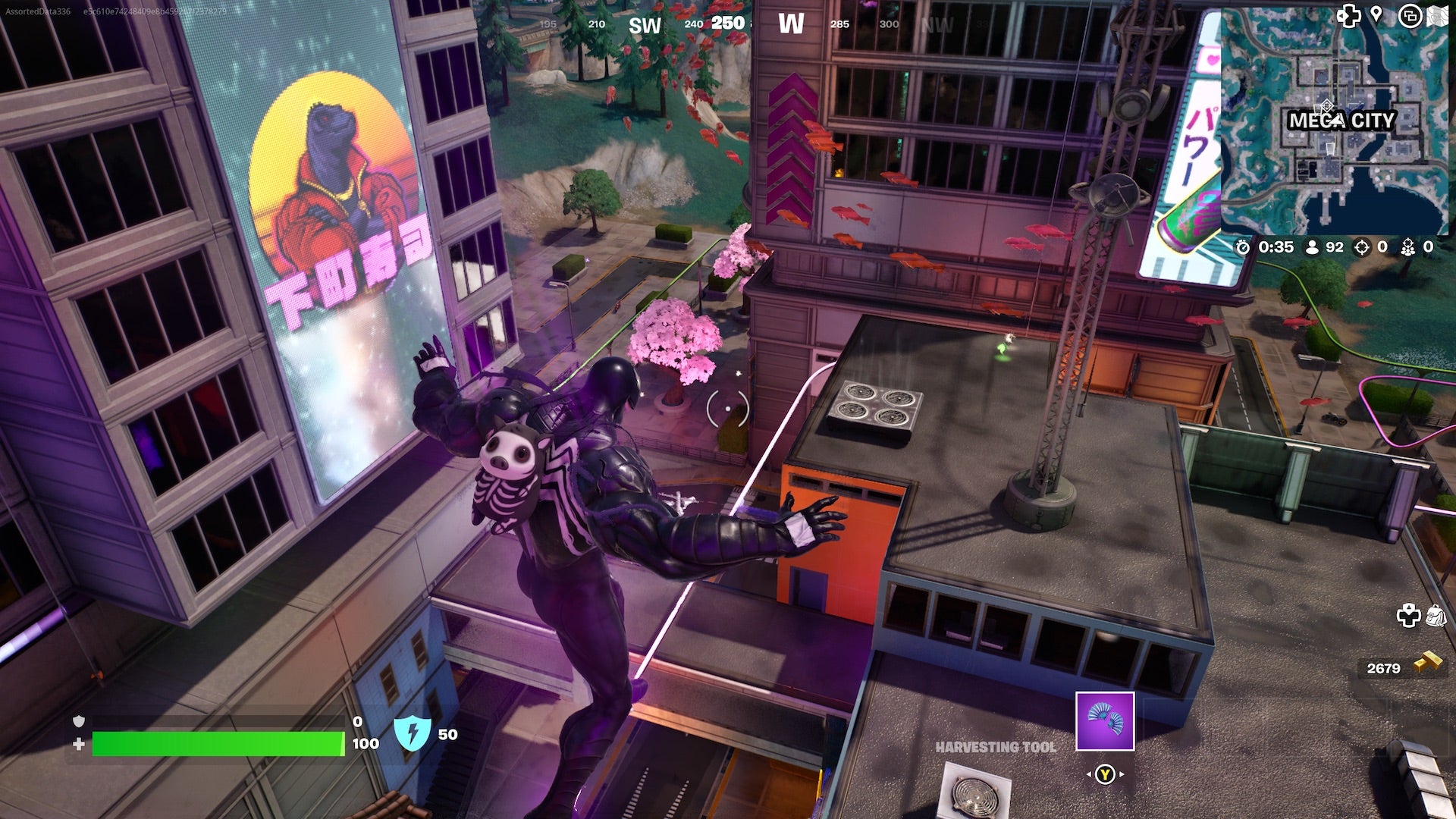Select the picture-in-picture replay icon near the minimap

[1409, 17]
